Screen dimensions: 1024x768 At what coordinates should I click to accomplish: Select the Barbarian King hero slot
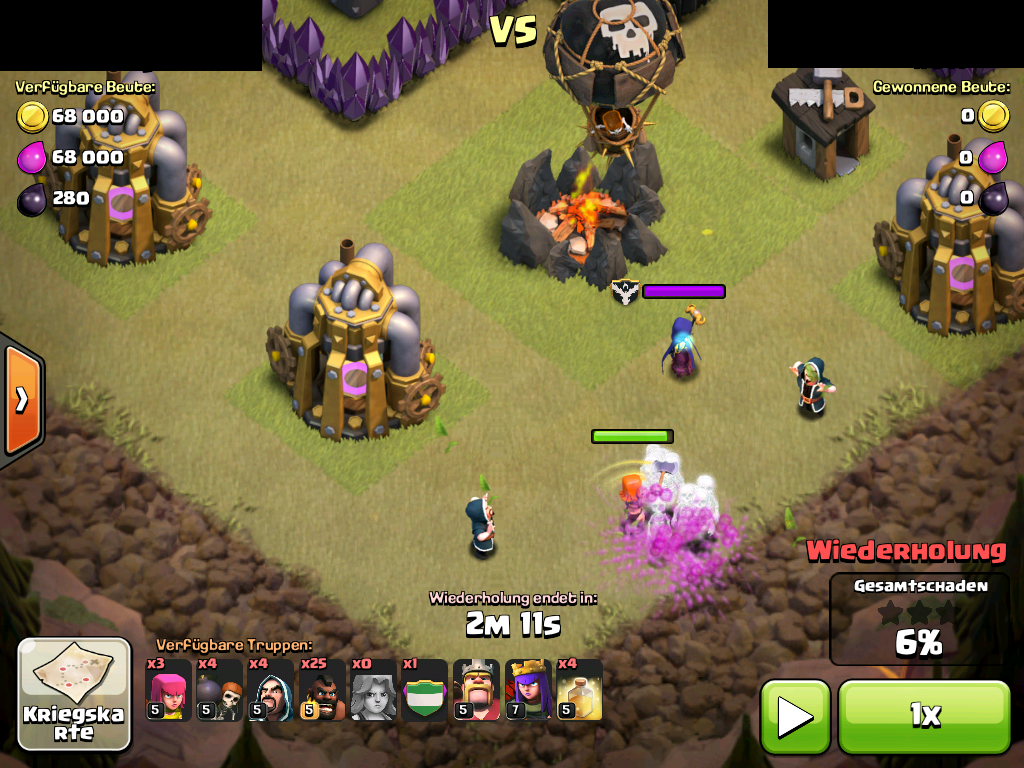476,690
